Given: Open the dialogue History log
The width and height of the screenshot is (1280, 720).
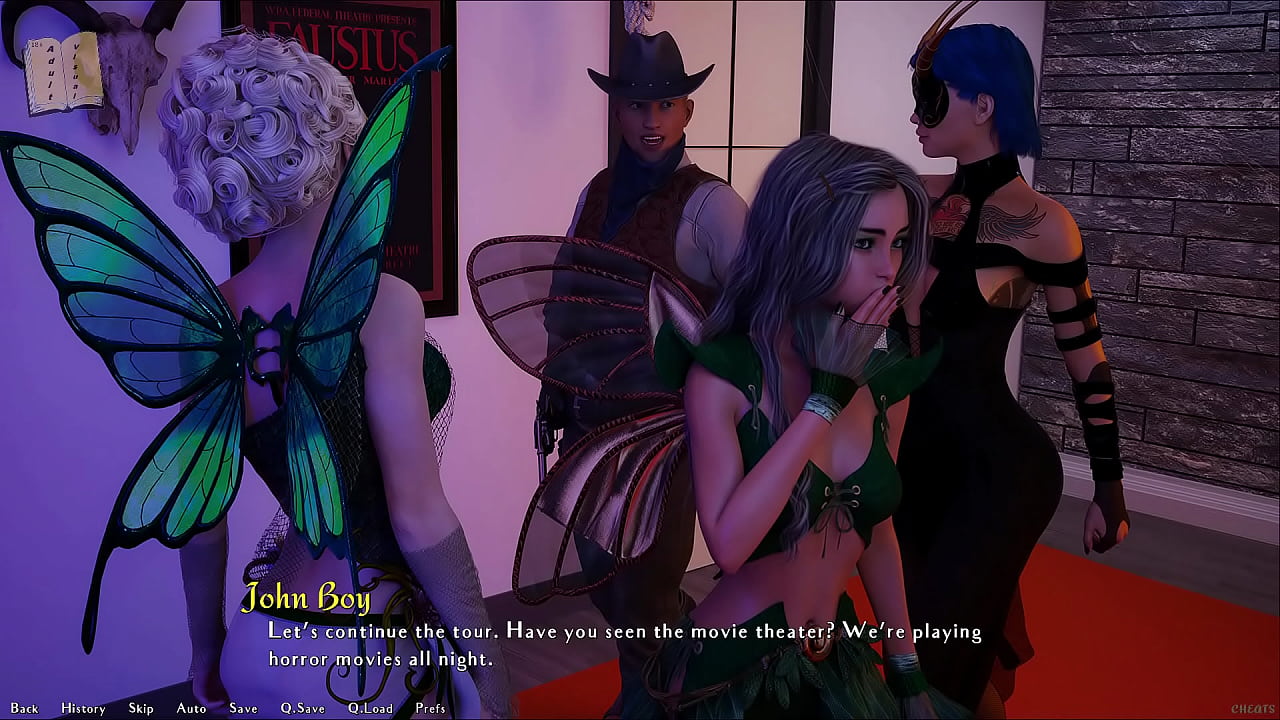Looking at the screenshot, I should click(x=83, y=708).
